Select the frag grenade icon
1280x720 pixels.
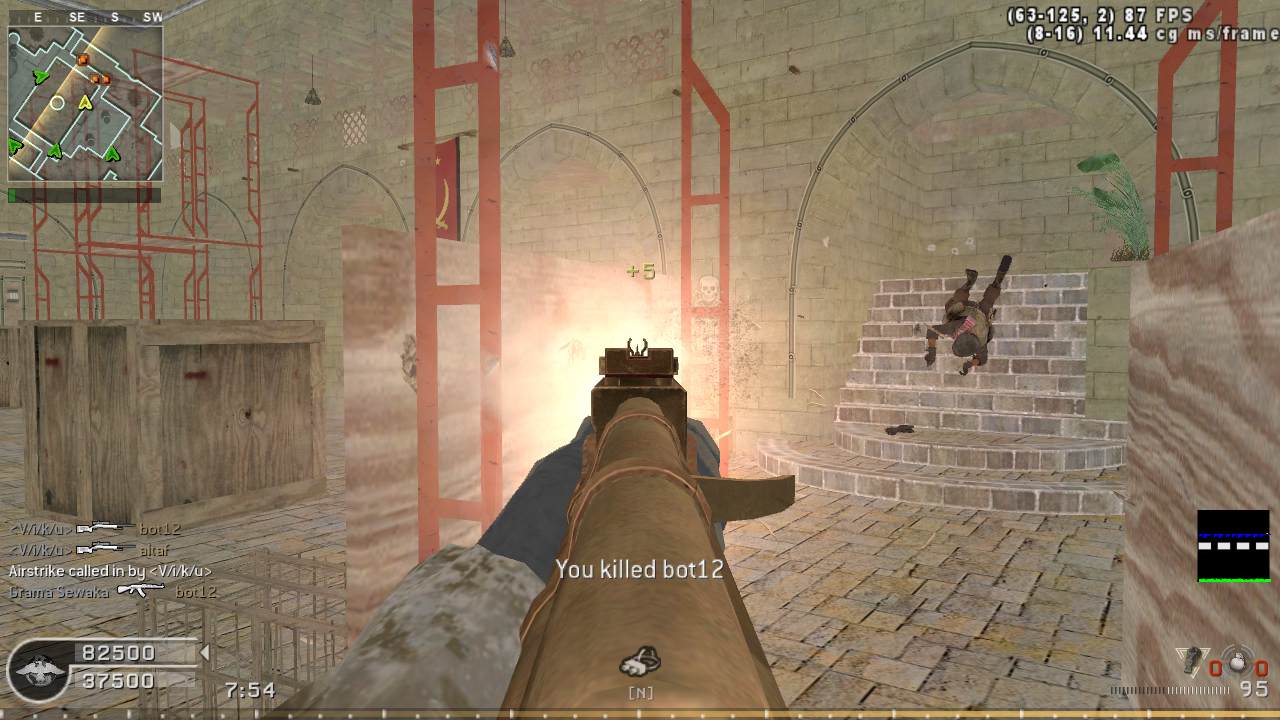(1239, 661)
